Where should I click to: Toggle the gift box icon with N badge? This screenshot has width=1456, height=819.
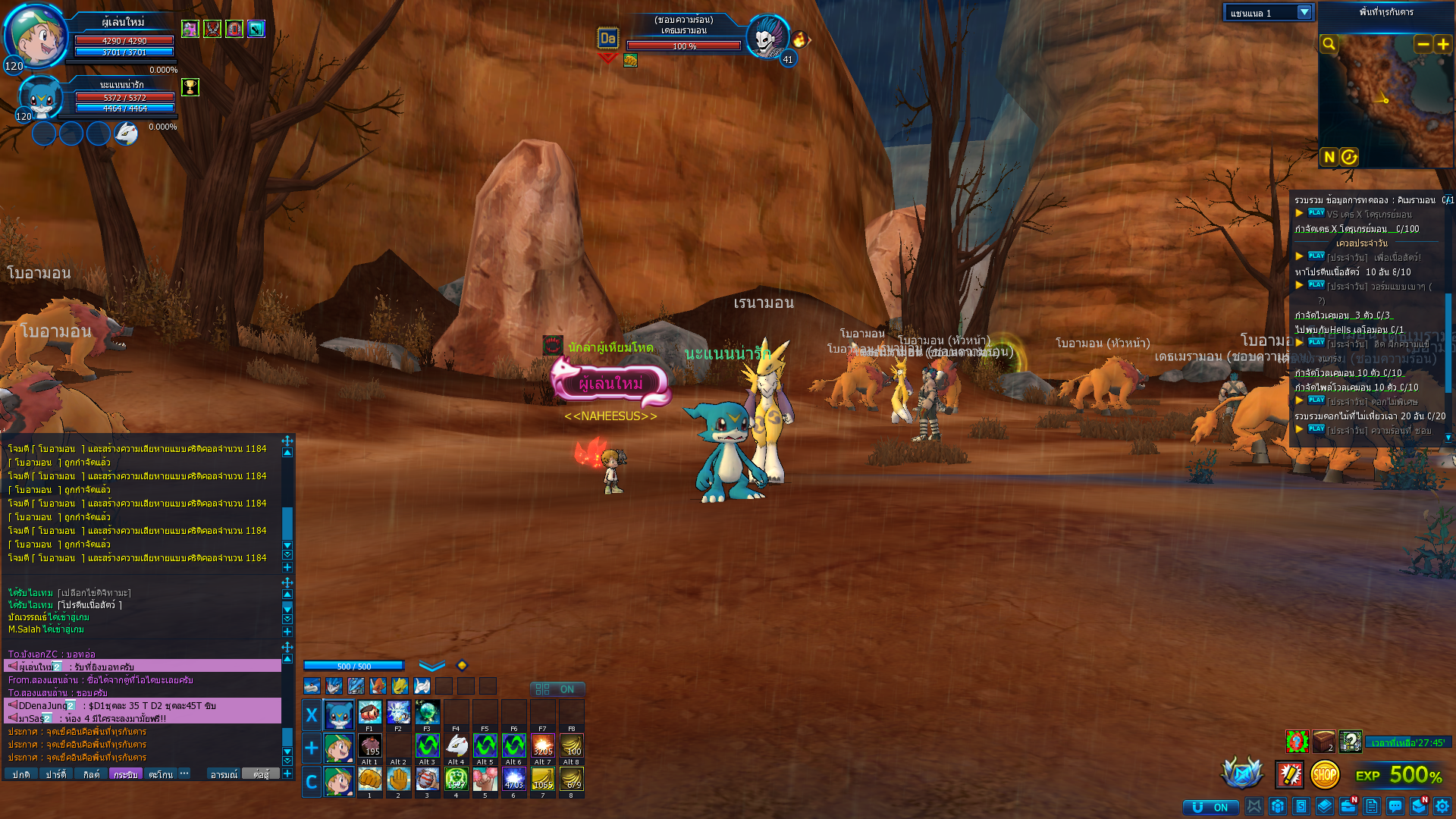1417,805
